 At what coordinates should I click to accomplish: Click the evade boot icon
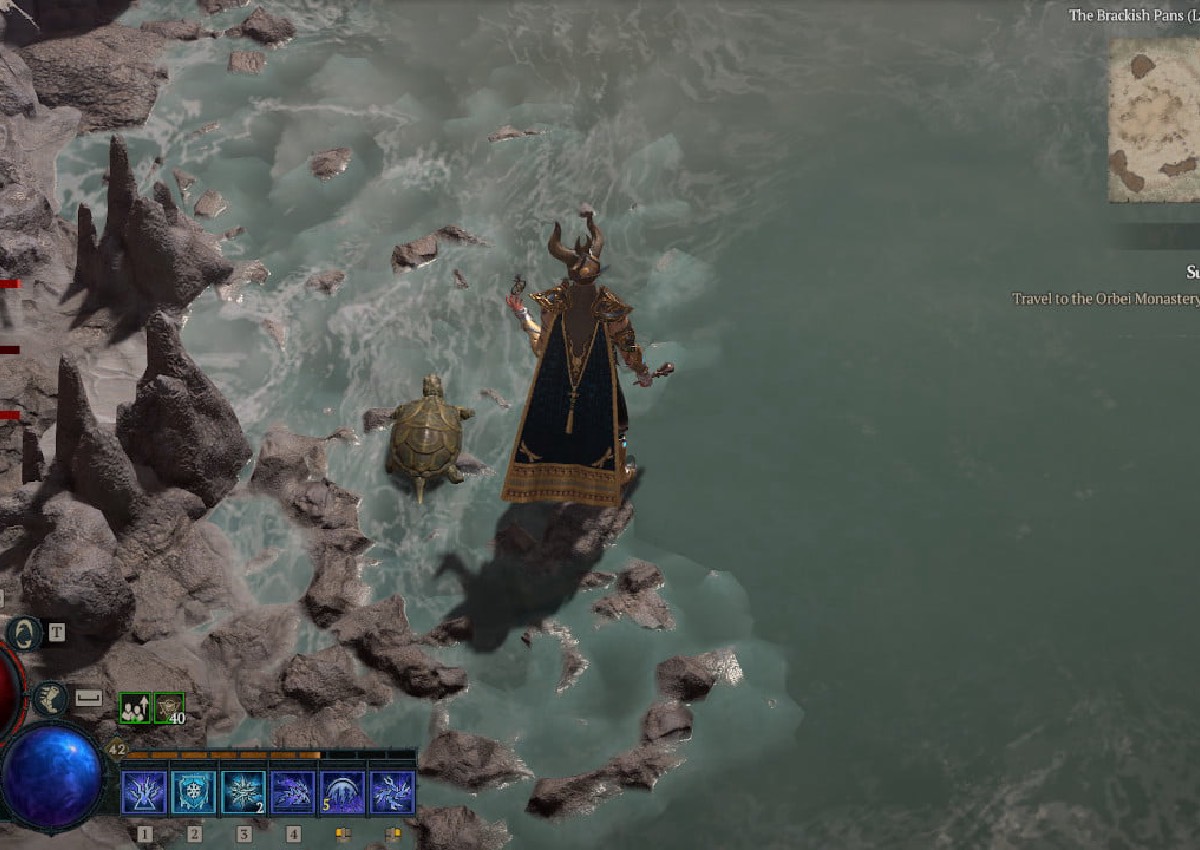click(50, 698)
